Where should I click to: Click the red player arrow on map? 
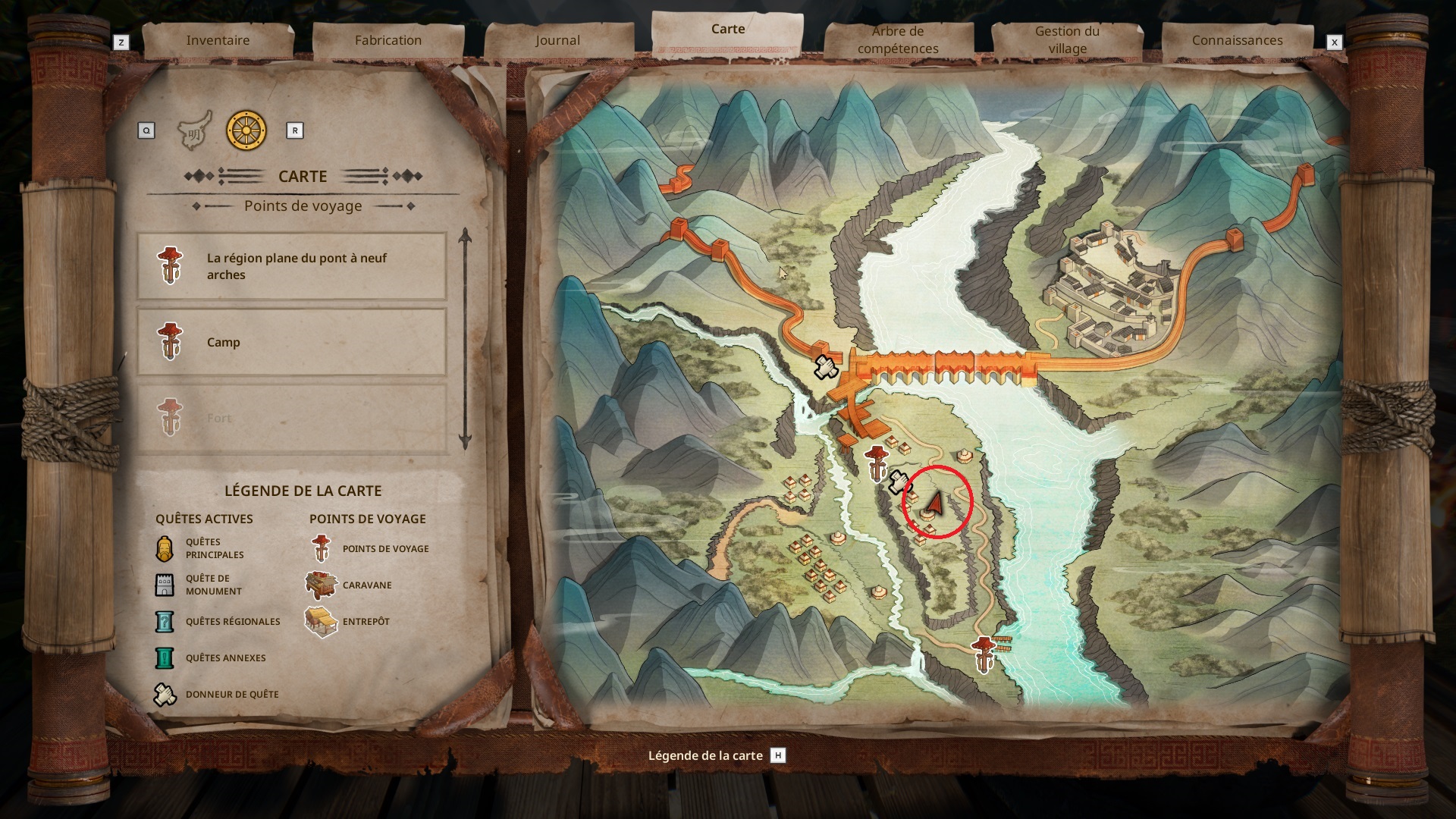[935, 503]
